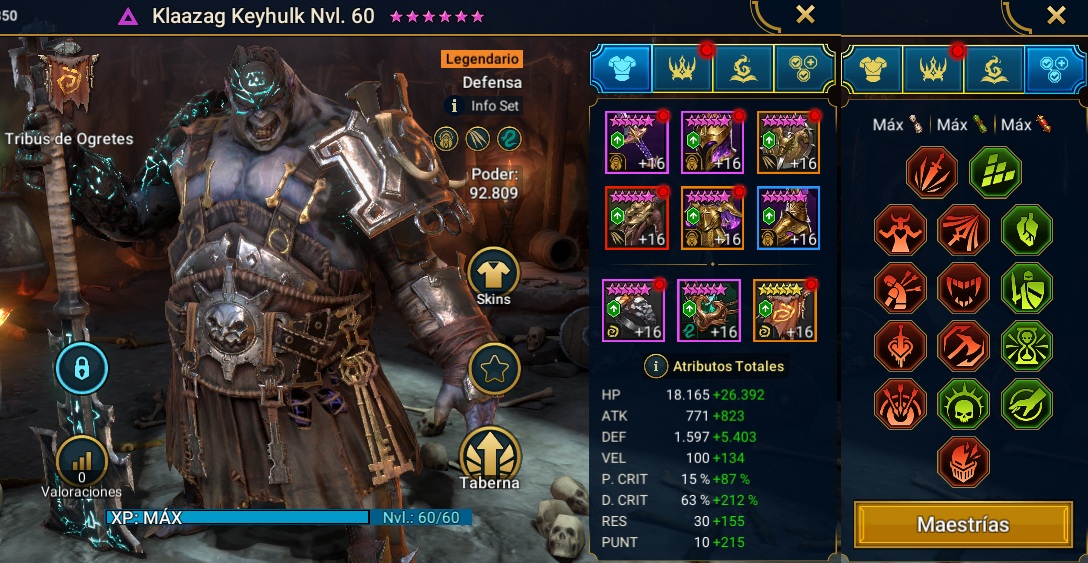The image size is (1088, 563).
Task: Select the equipped golden boots slot
Action: click(x=787, y=217)
